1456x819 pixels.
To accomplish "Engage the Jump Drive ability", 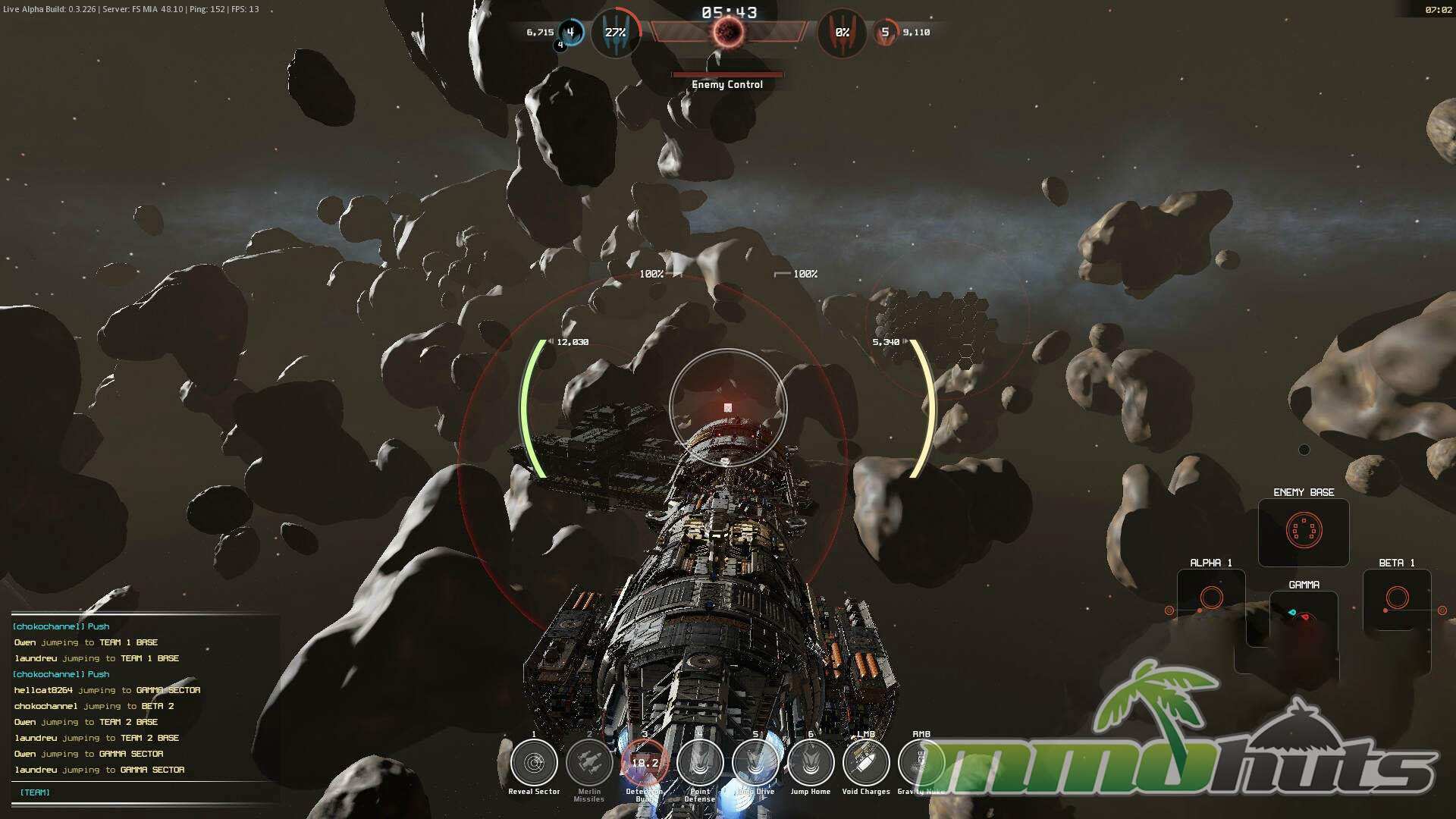I will click(x=755, y=762).
